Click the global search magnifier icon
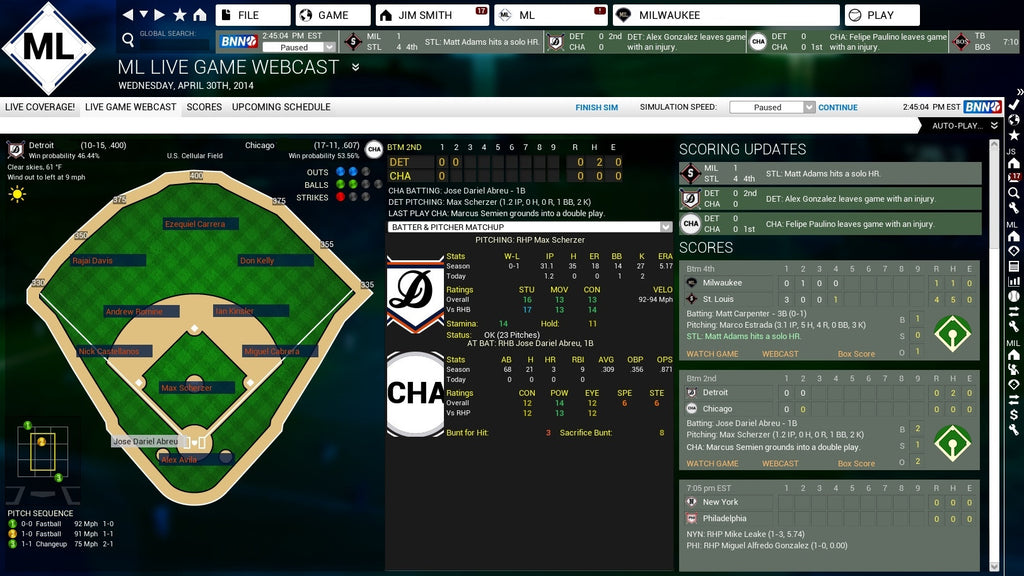Screen dimensions: 1024x576 click(x=127, y=40)
